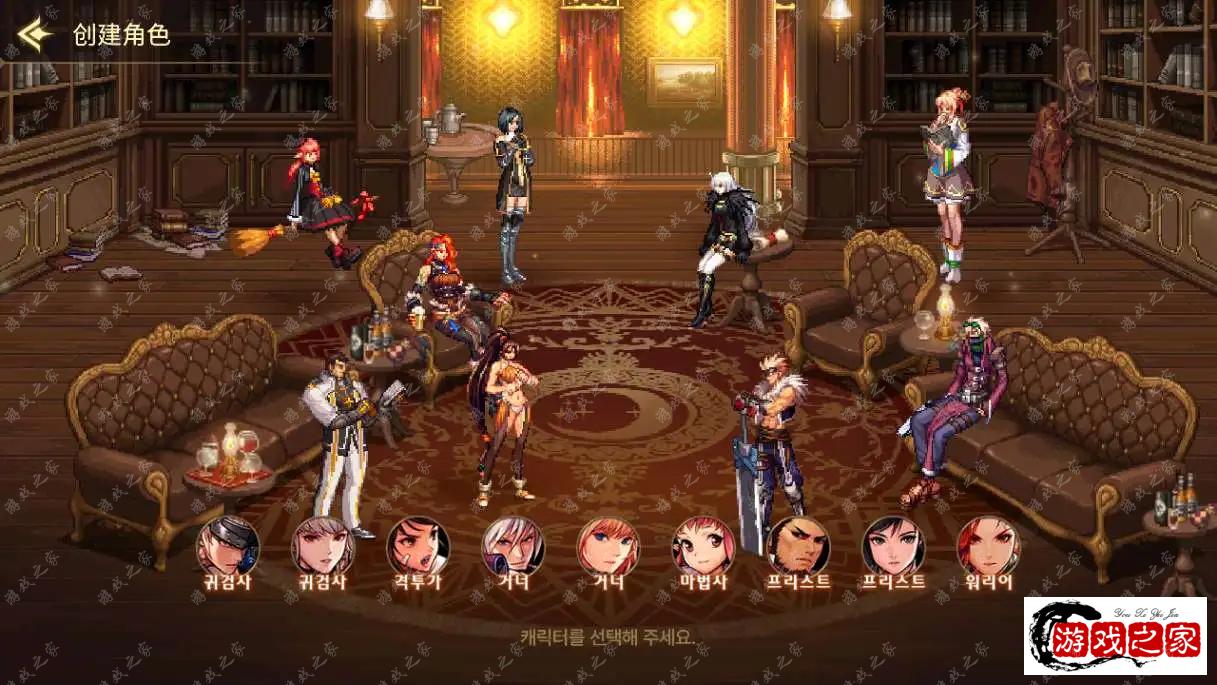Pick the 격투가 fighter portrait

click(x=418, y=546)
